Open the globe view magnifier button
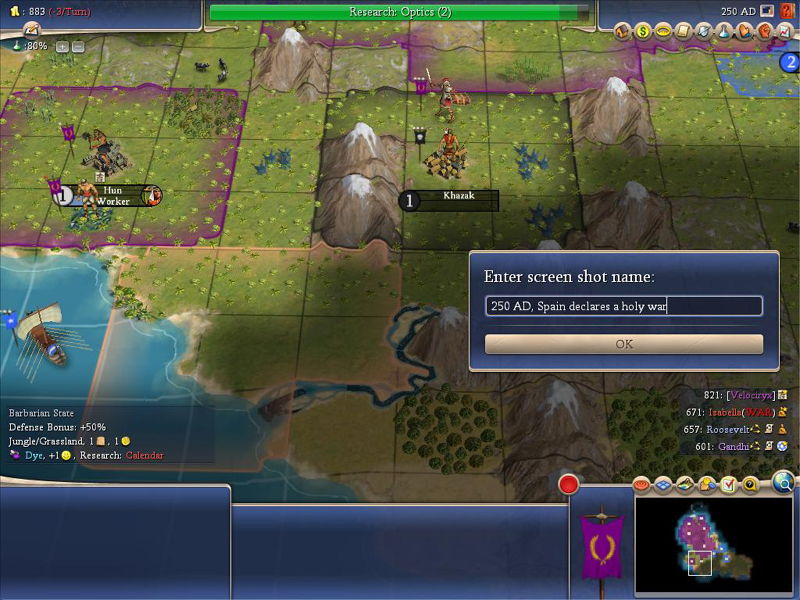Screen dimensions: 800x600 point(784,483)
